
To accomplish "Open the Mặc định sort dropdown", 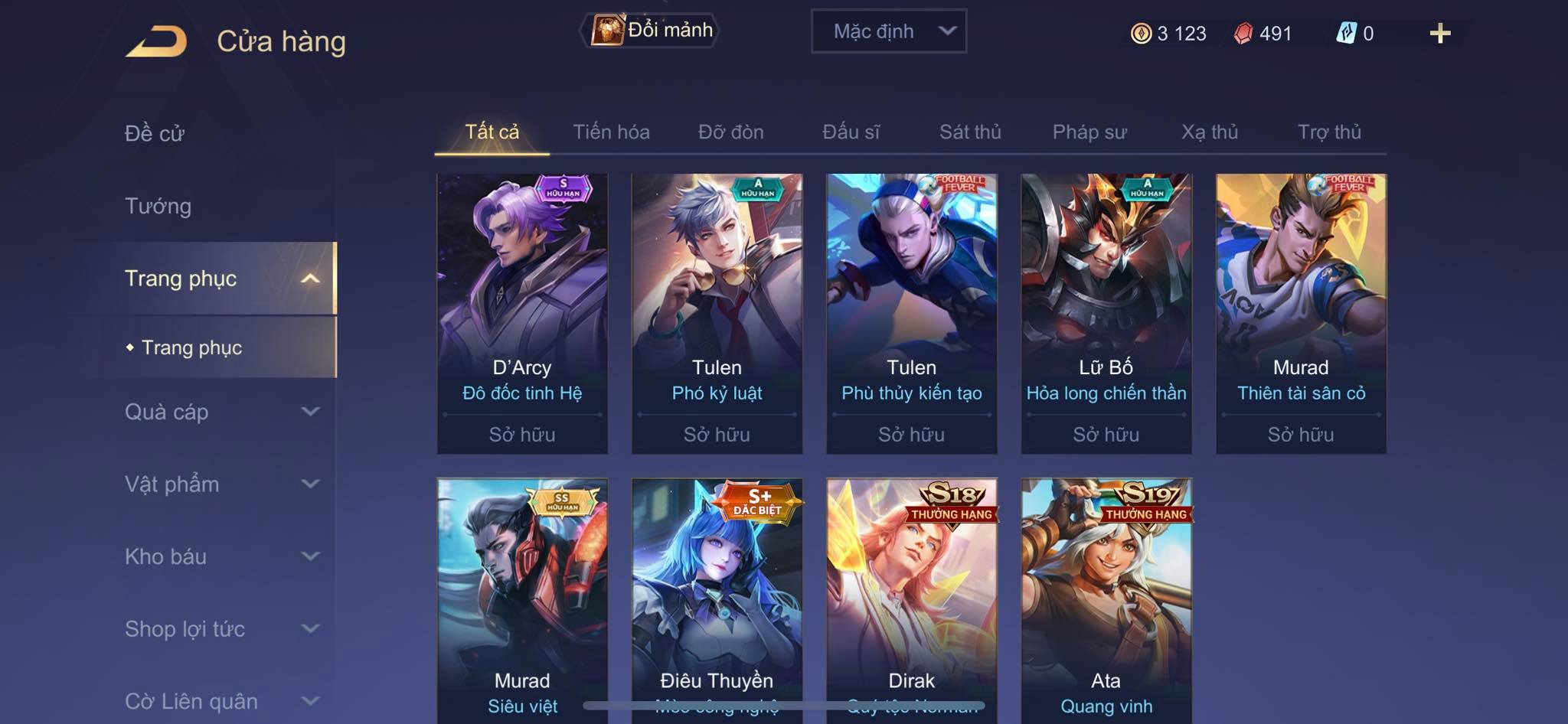I will click(889, 31).
